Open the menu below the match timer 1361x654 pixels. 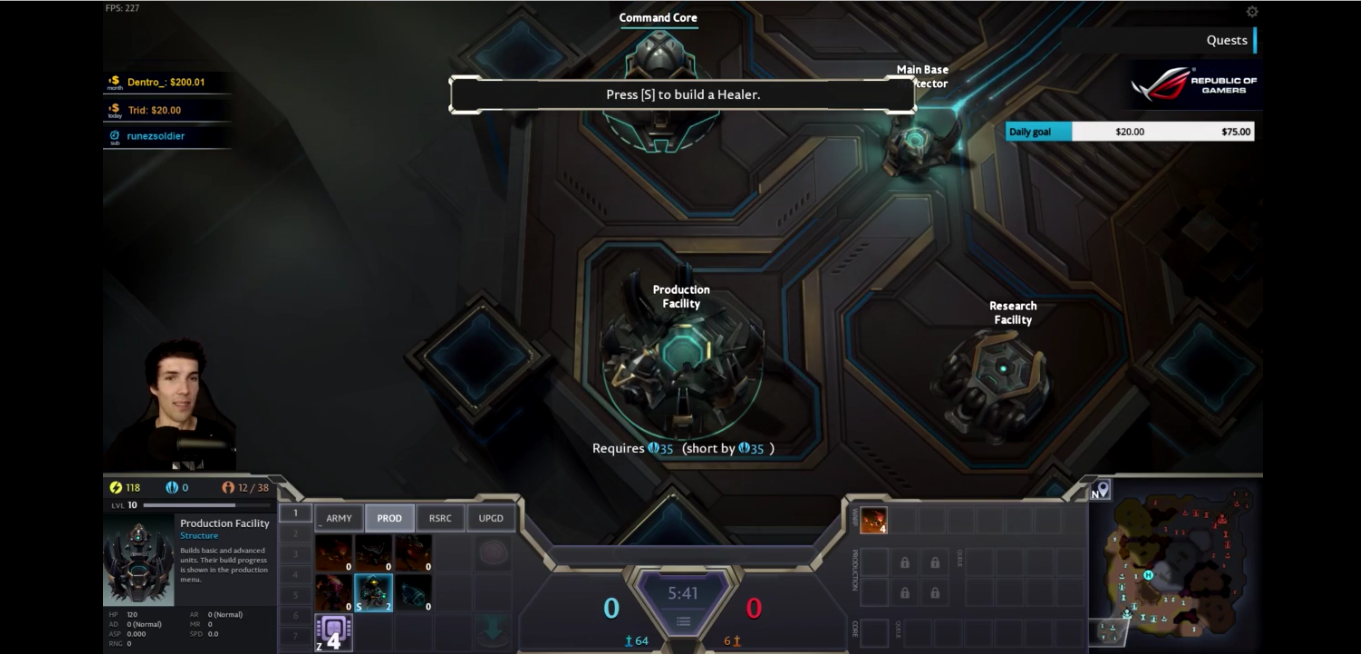[683, 622]
